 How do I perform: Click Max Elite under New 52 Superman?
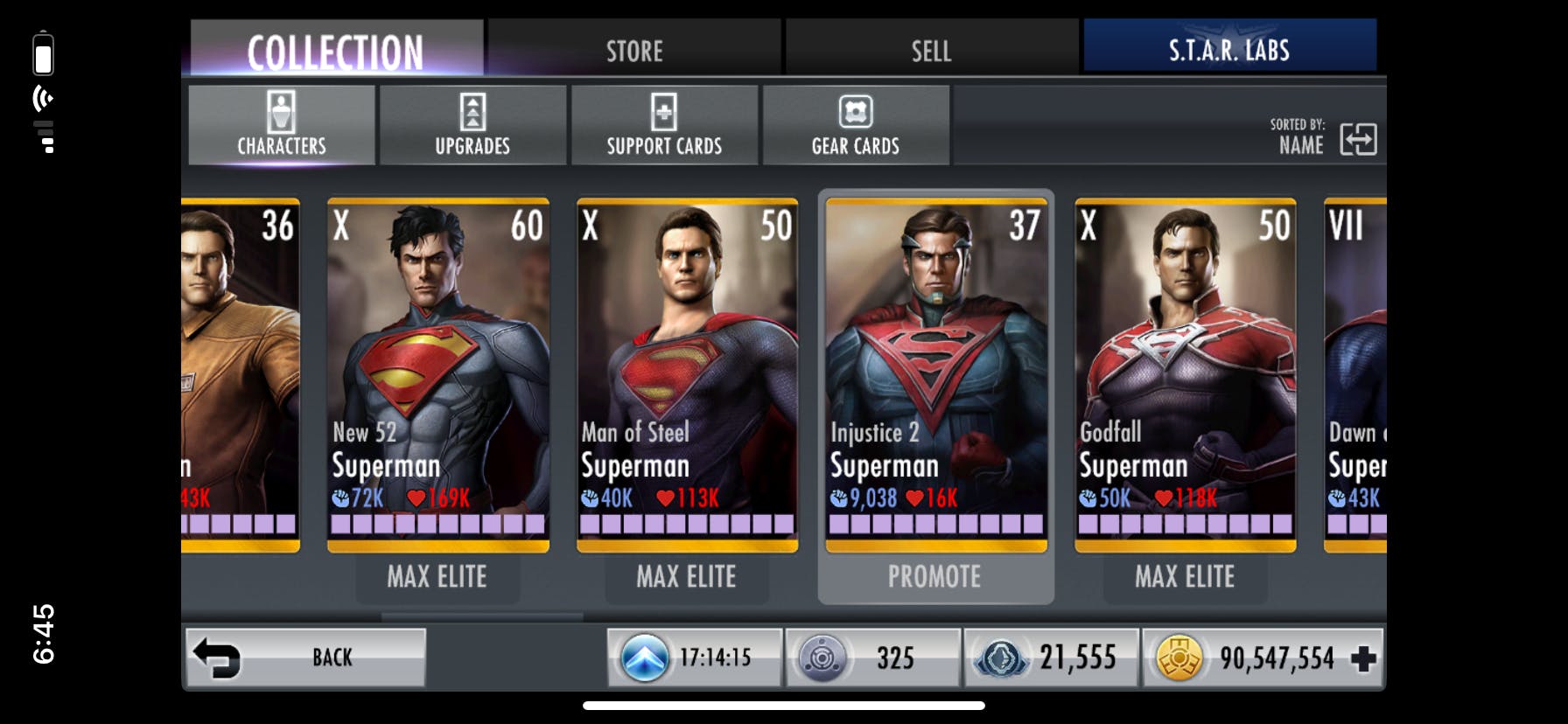click(437, 577)
